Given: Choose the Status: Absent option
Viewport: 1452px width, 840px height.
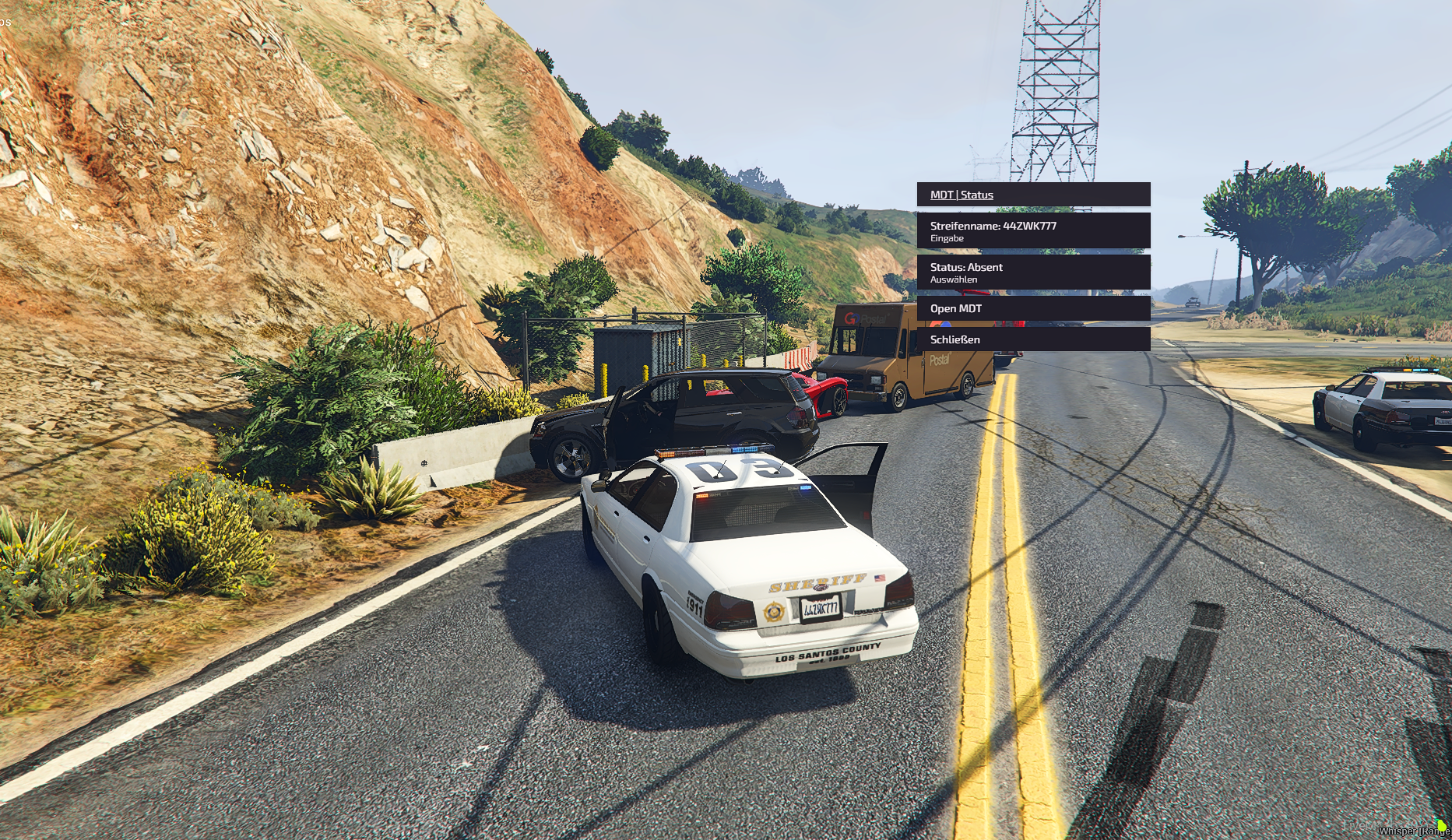Looking at the screenshot, I should (1032, 272).
